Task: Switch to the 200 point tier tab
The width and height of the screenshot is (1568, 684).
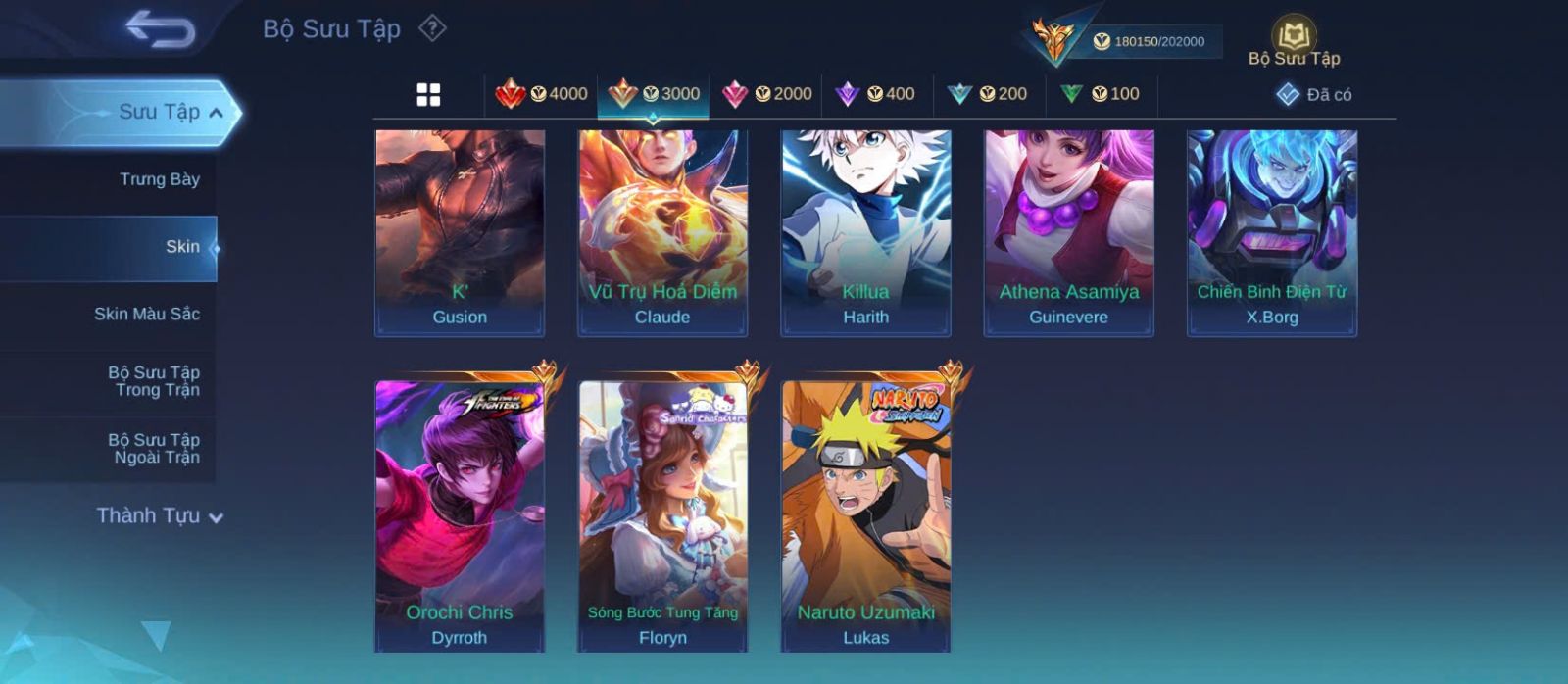Action: pyautogui.click(x=987, y=94)
